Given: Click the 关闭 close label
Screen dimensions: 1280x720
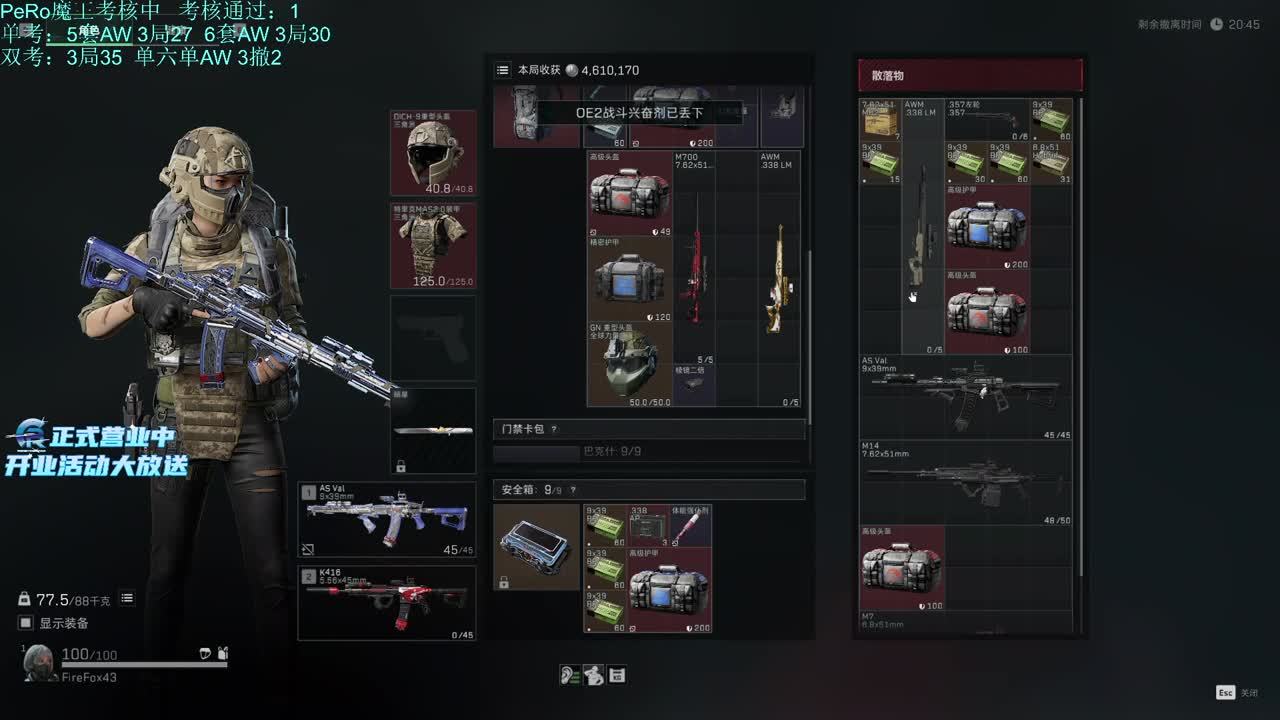Looking at the screenshot, I should coord(1249,692).
